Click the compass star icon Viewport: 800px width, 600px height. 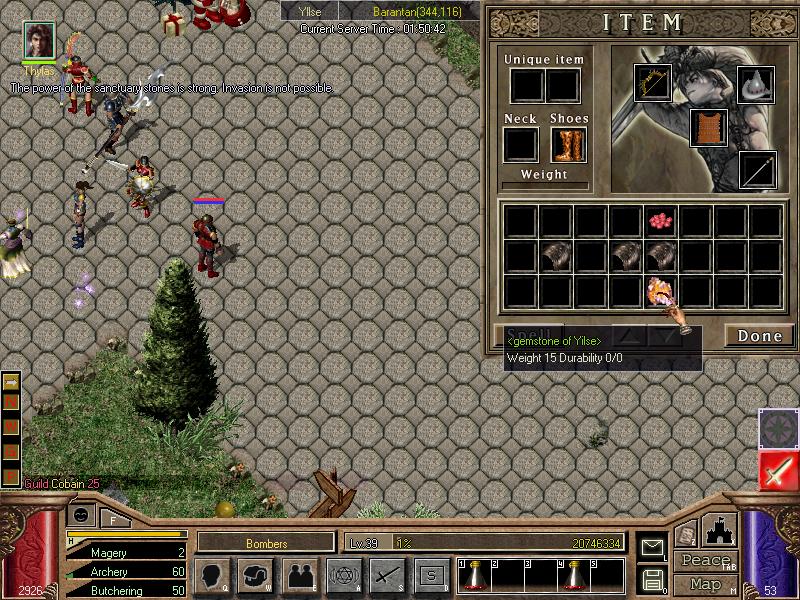coord(777,427)
